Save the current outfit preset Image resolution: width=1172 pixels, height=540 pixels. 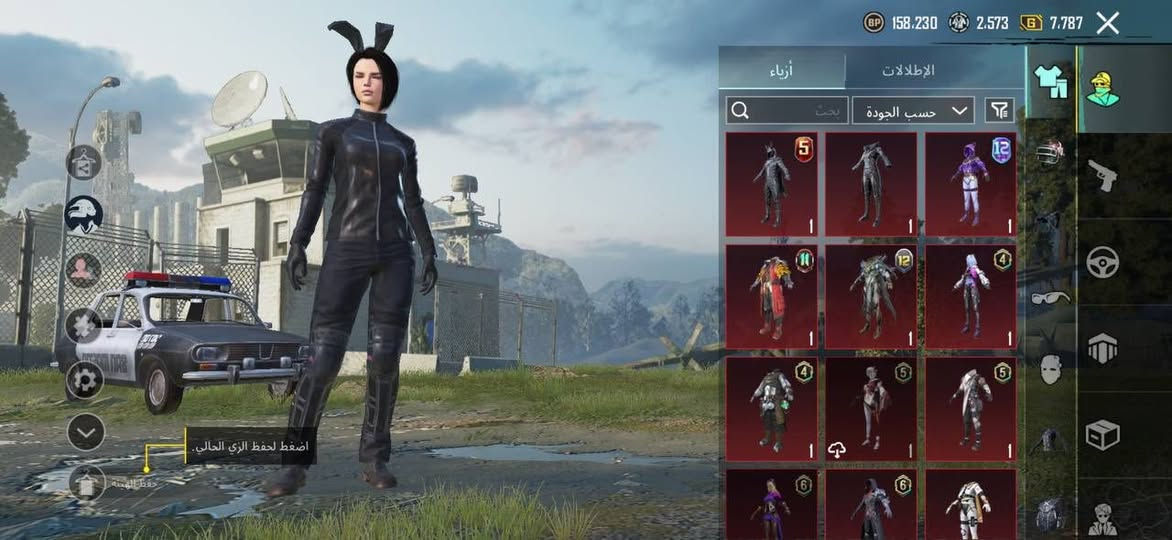88,484
